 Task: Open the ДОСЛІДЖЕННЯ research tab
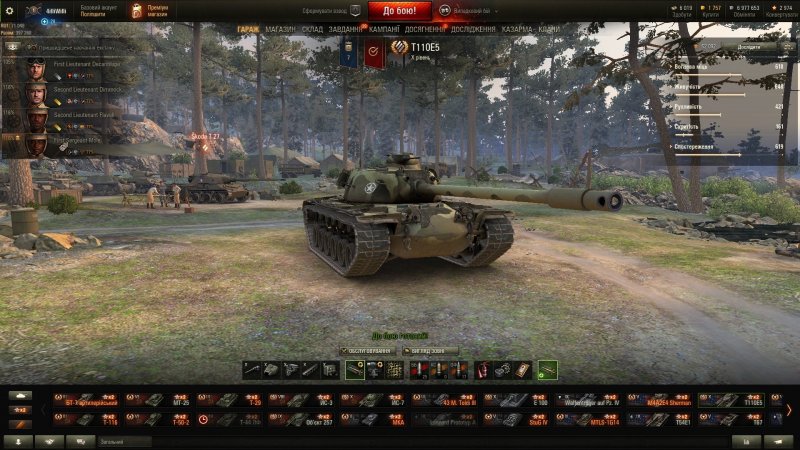click(x=474, y=30)
